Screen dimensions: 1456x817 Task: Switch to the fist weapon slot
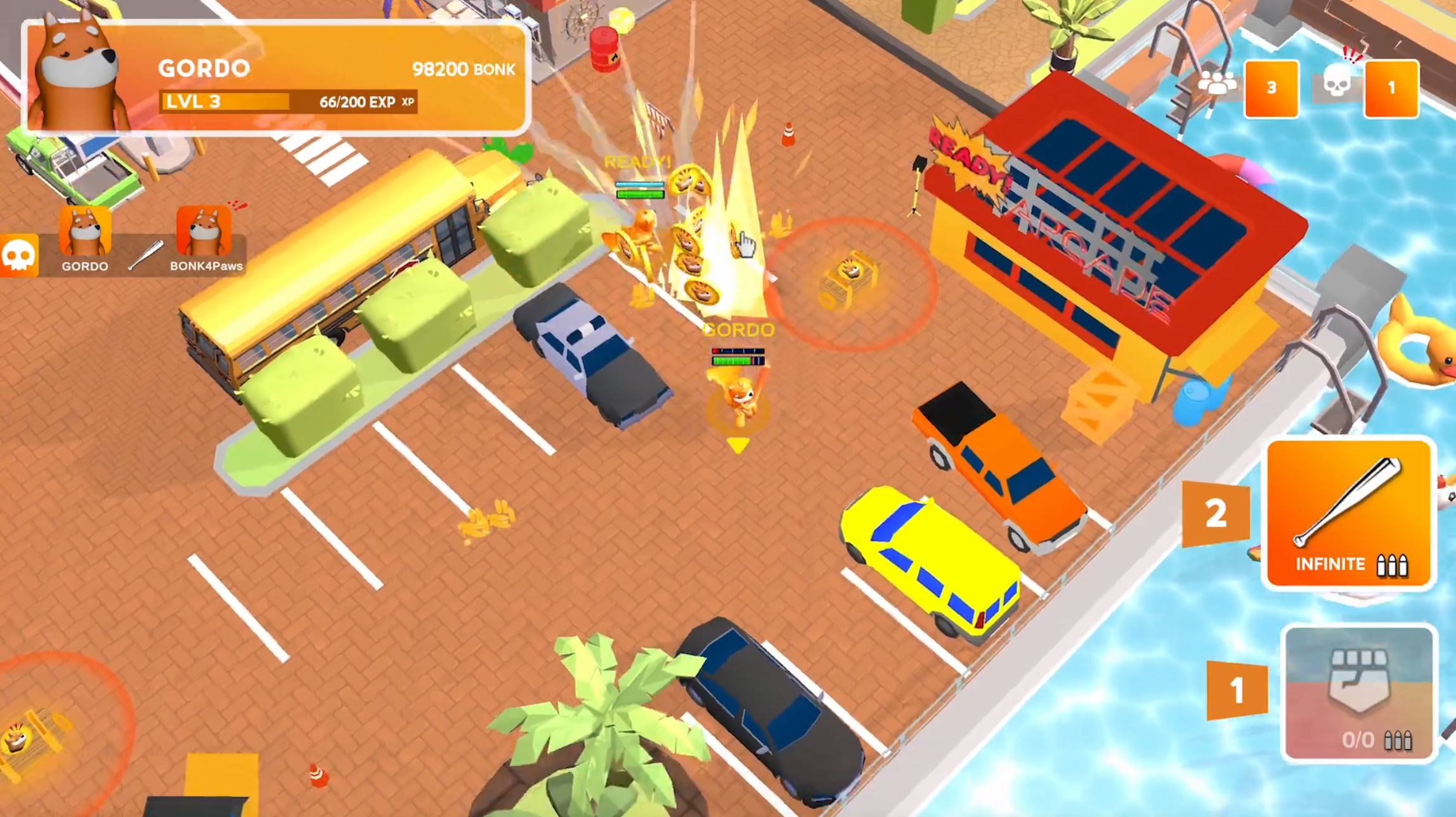point(1358,693)
